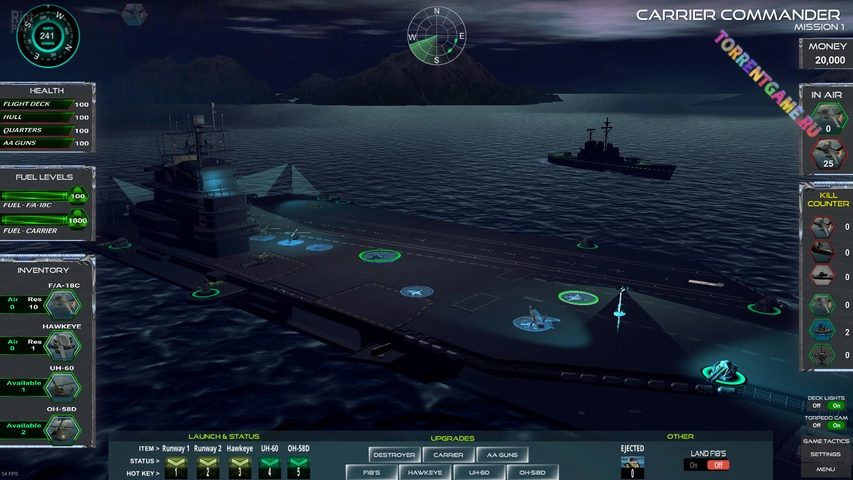Turn Land F18's on
The width and height of the screenshot is (853, 480).
coord(692,465)
